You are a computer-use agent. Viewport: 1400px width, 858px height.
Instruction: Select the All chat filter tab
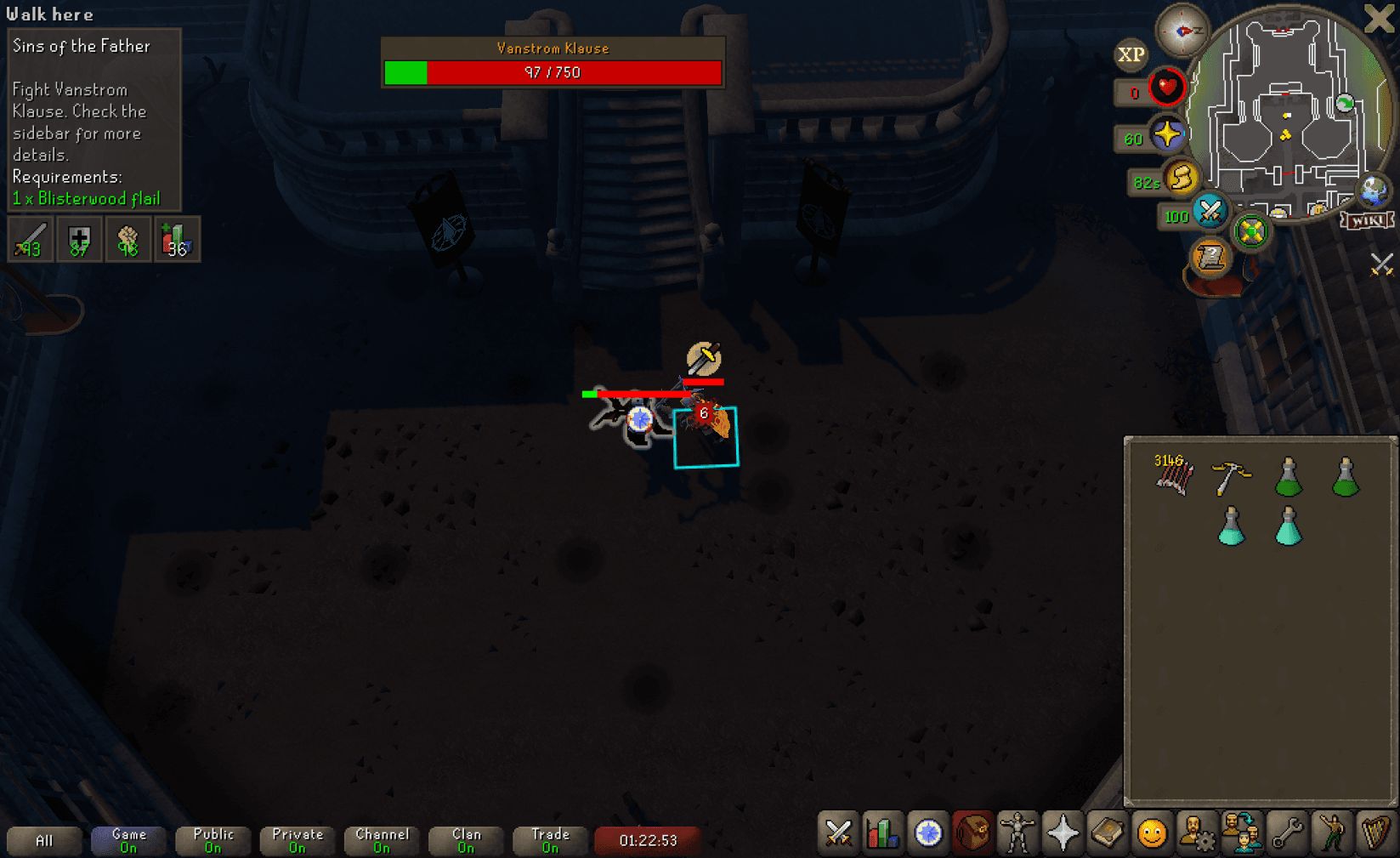pyautogui.click(x=44, y=840)
